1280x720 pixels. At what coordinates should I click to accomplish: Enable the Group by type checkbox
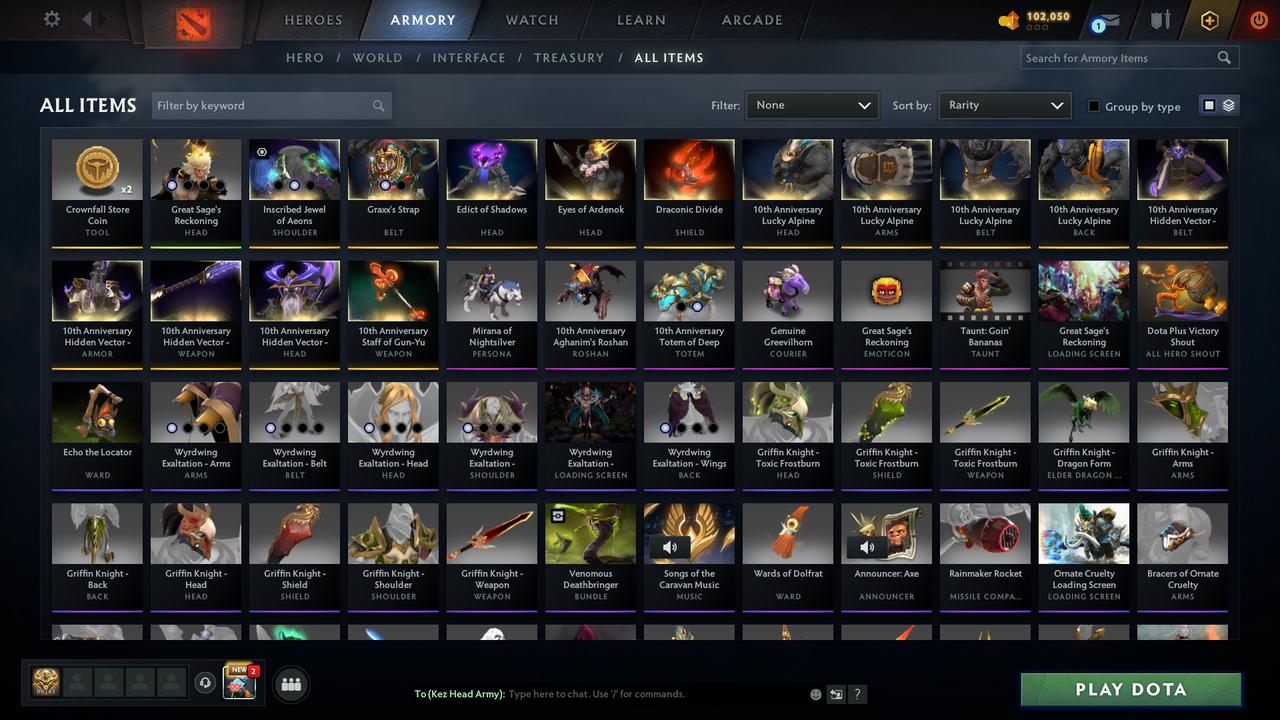(1094, 106)
